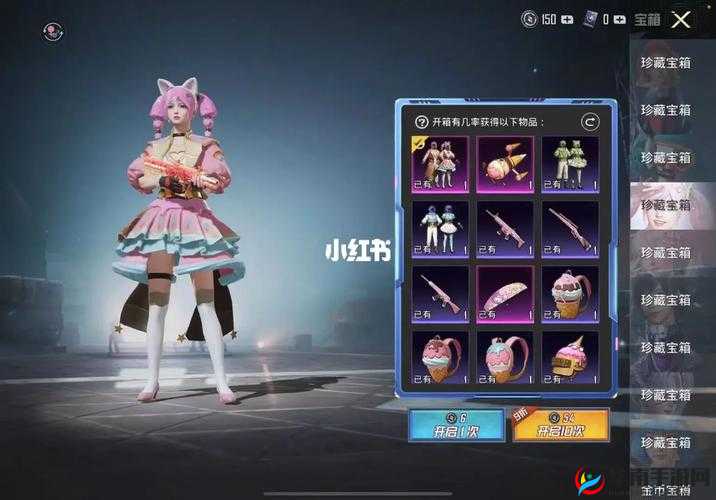
Task: Select the ice cream helmet reward
Action: point(570,359)
